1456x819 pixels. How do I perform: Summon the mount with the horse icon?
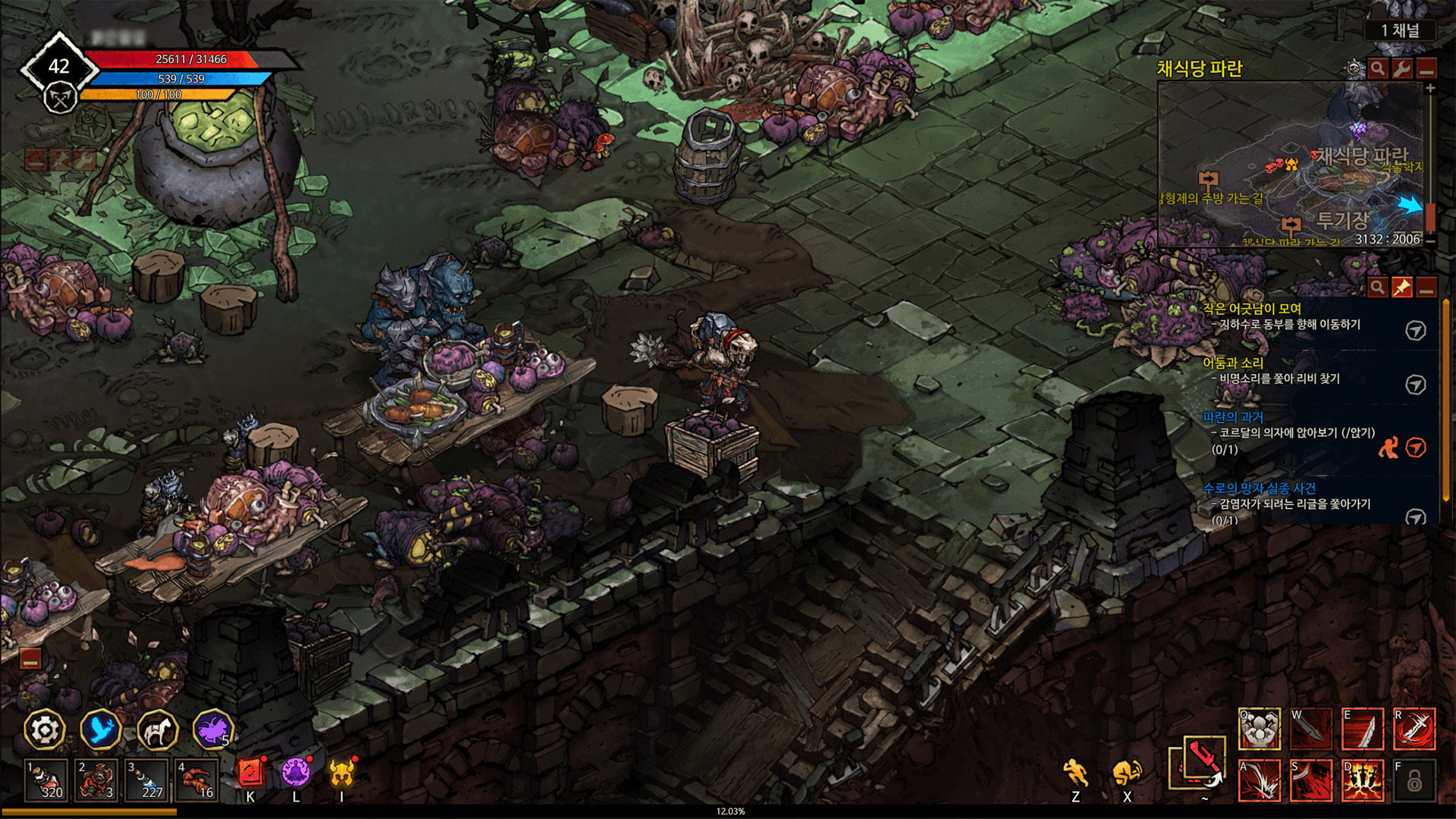pos(158,730)
